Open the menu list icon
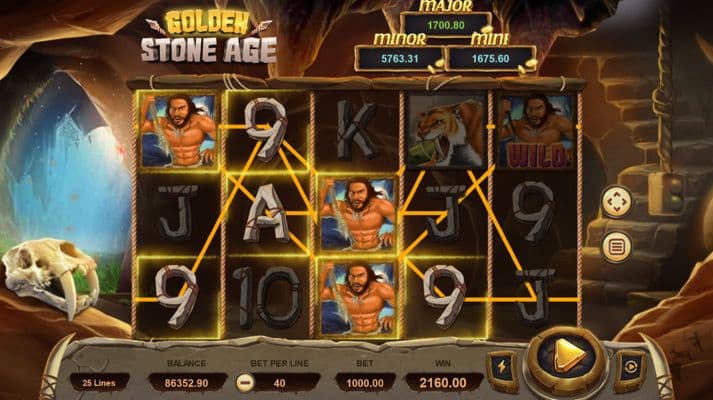 click(616, 245)
